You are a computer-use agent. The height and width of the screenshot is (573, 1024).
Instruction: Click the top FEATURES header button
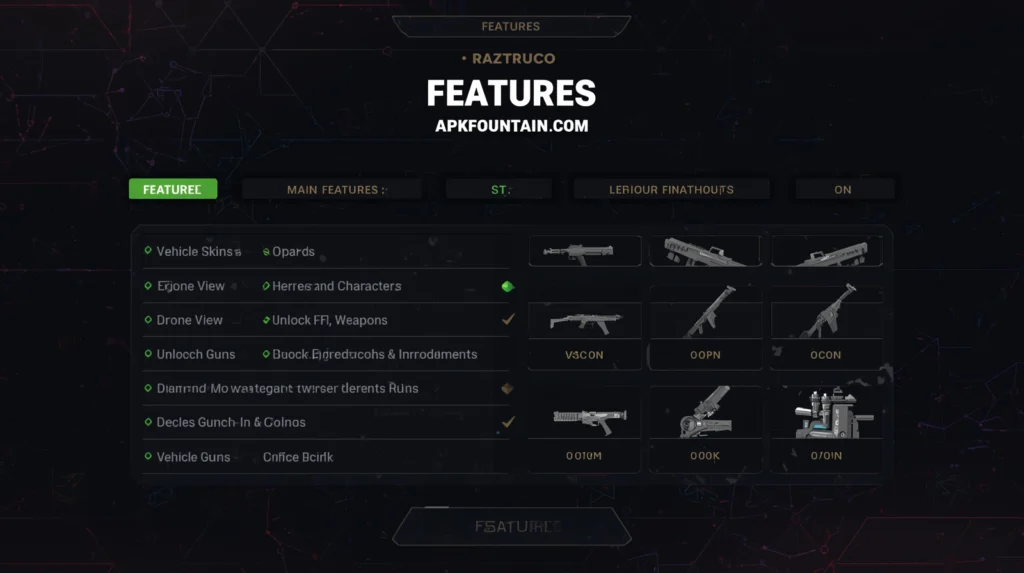(x=511, y=26)
